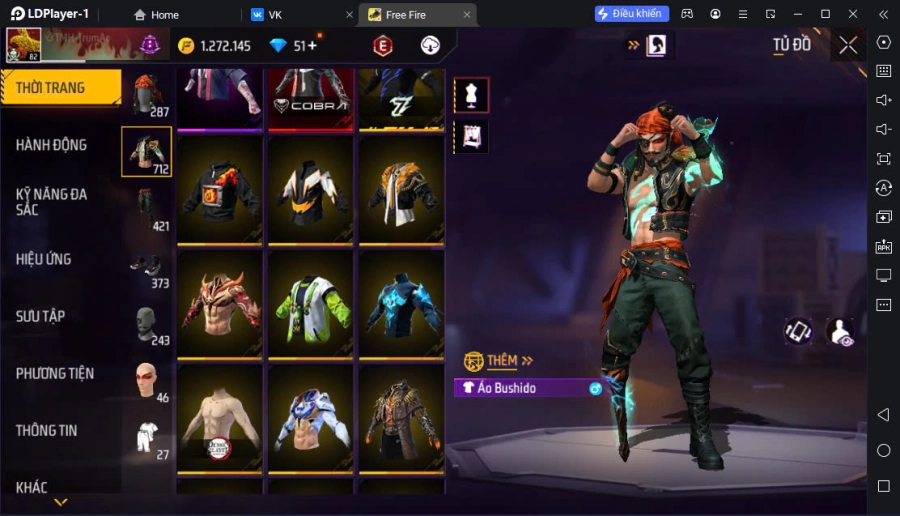
Task: Select the green and white jacket
Action: (311, 304)
